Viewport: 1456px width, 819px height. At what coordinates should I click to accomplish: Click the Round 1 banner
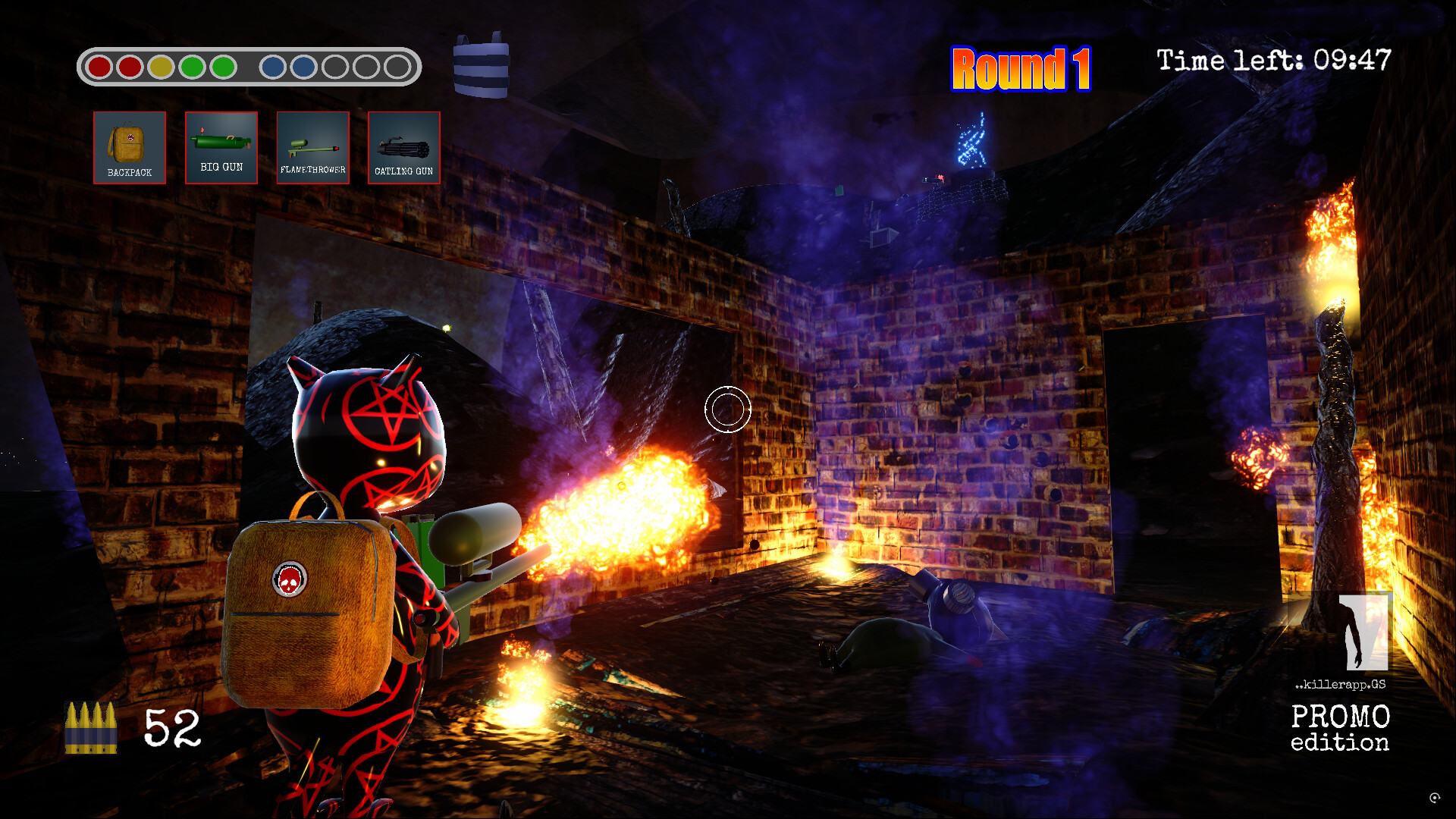pos(1021,70)
